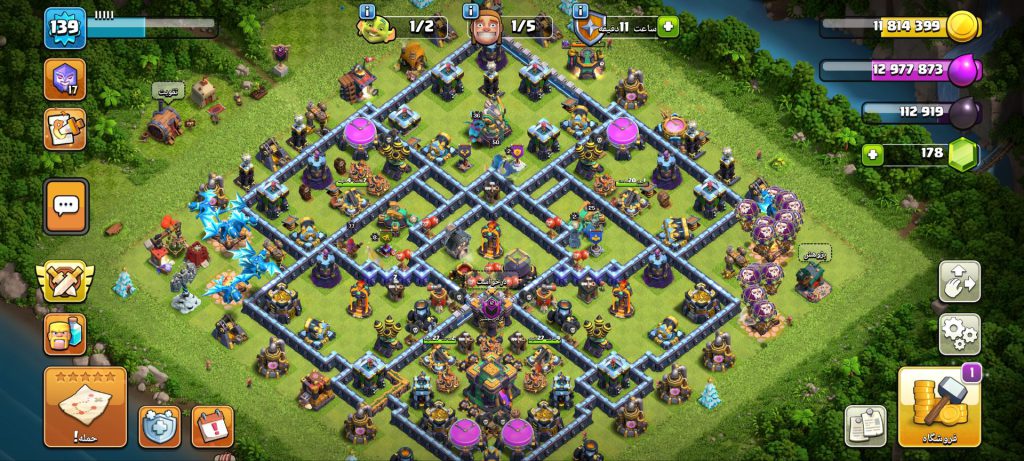The height and width of the screenshot is (461, 1024).
Task: Tap the Attack map button
Action: pyautogui.click(x=85, y=407)
